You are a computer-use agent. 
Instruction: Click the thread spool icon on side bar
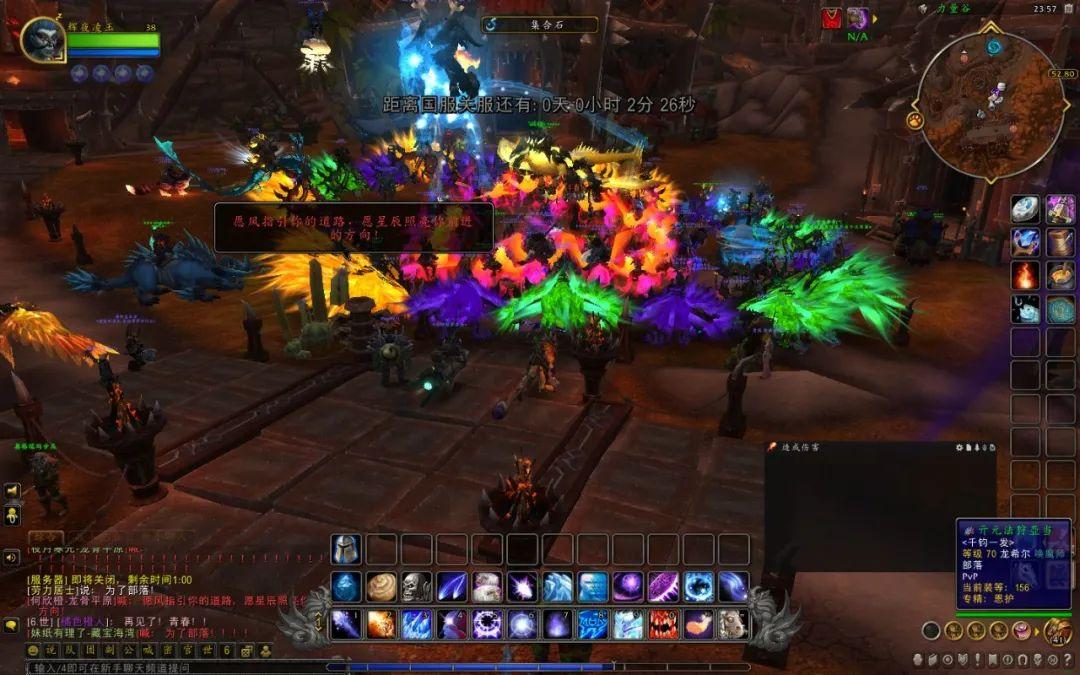(x=1060, y=242)
